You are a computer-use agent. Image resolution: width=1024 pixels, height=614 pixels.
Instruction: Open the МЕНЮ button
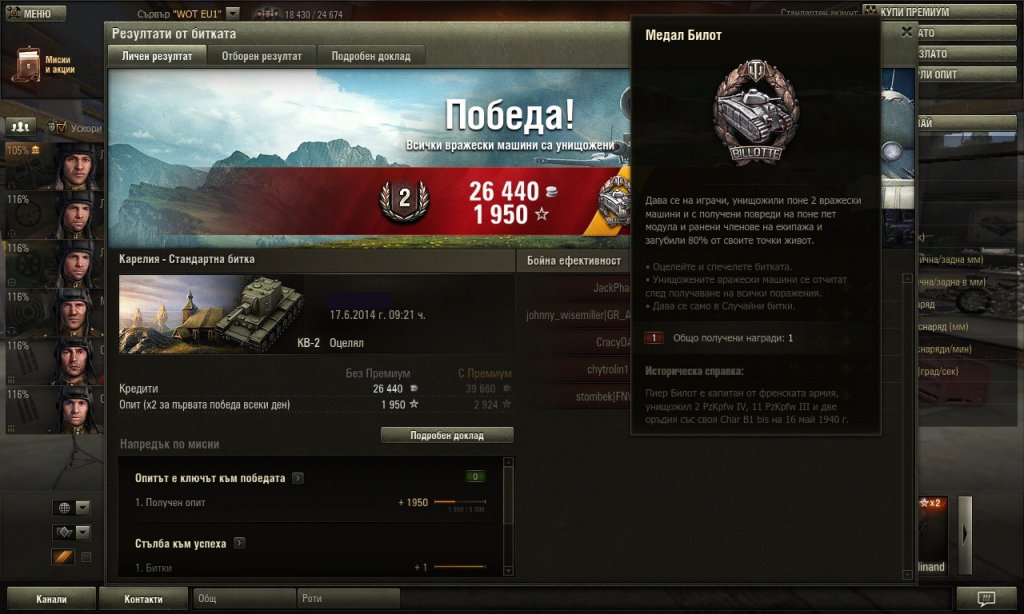33,14
